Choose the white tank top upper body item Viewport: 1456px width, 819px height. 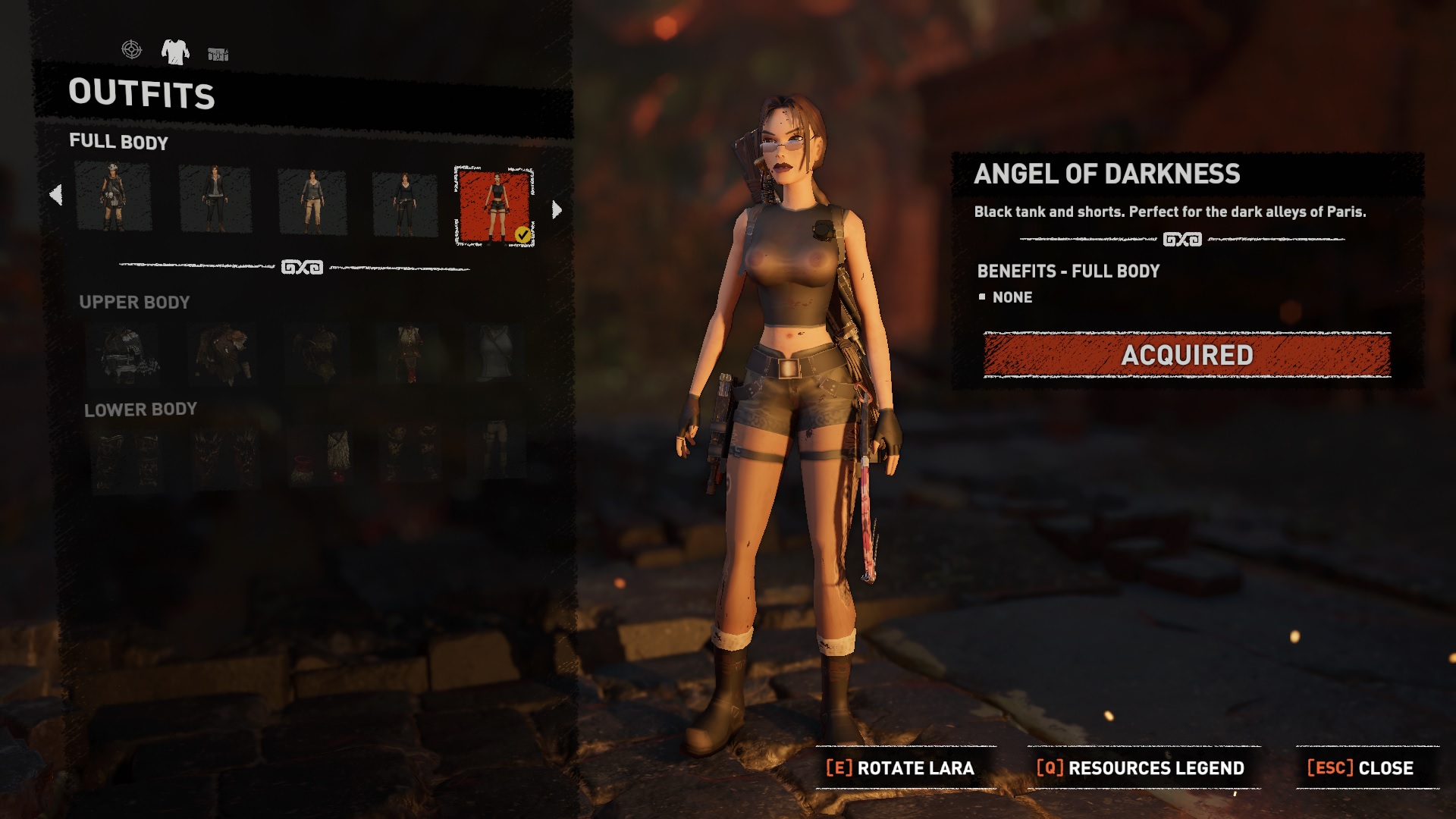pyautogui.click(x=496, y=353)
